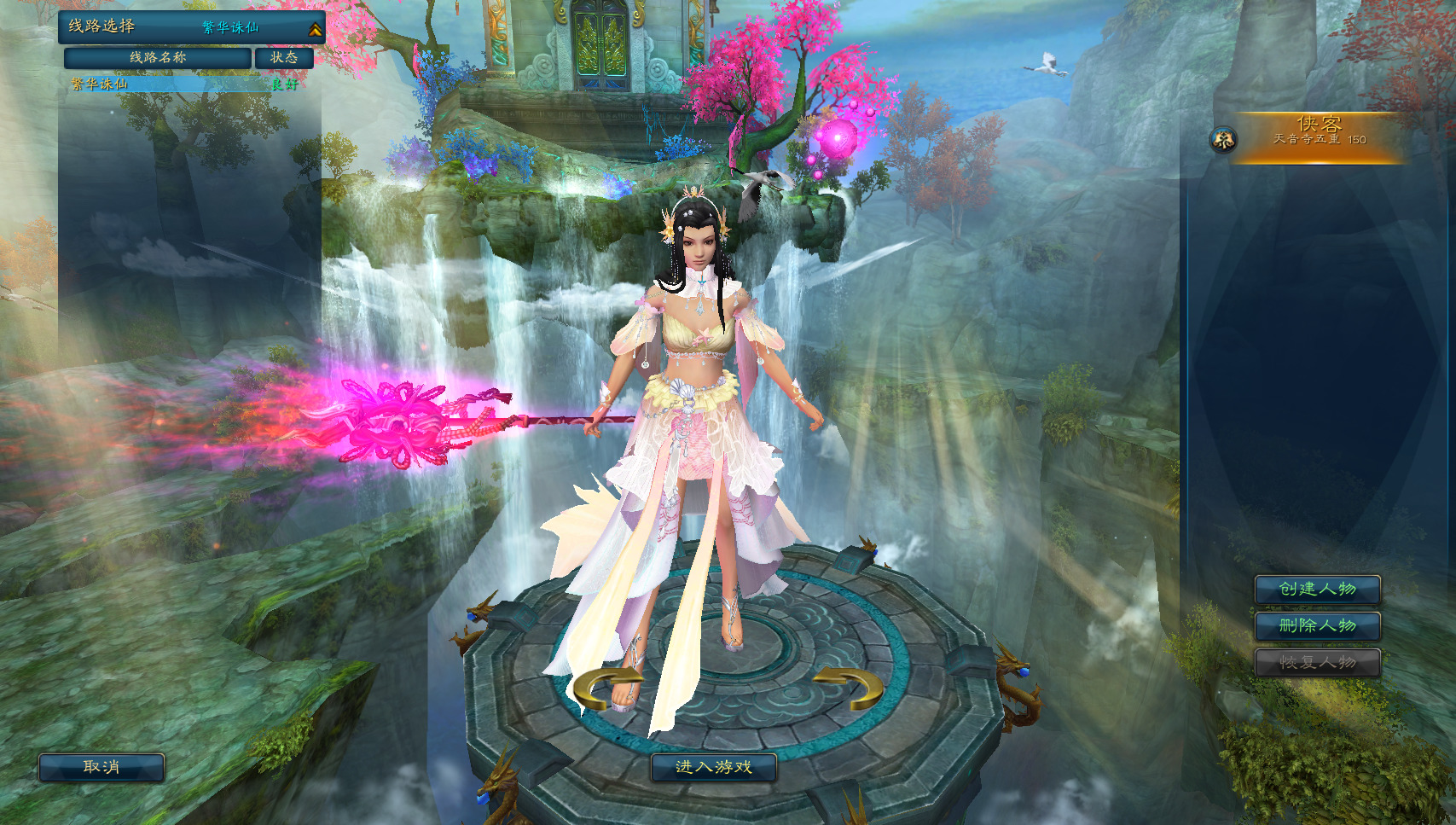Screen dimensions: 1456x825
Task: Click the 状态 column header
Action: tap(284, 57)
